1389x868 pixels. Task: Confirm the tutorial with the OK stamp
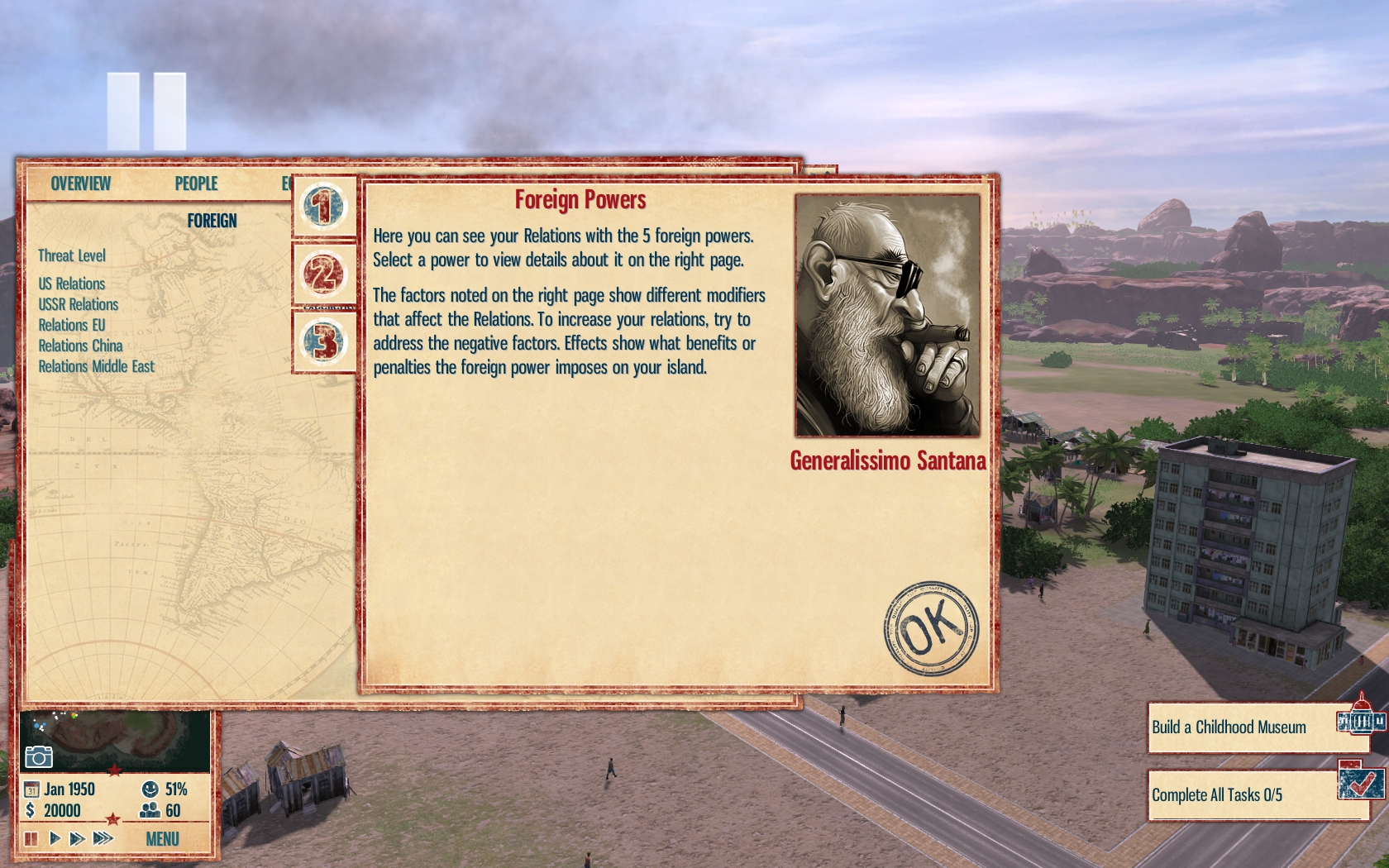click(x=931, y=628)
